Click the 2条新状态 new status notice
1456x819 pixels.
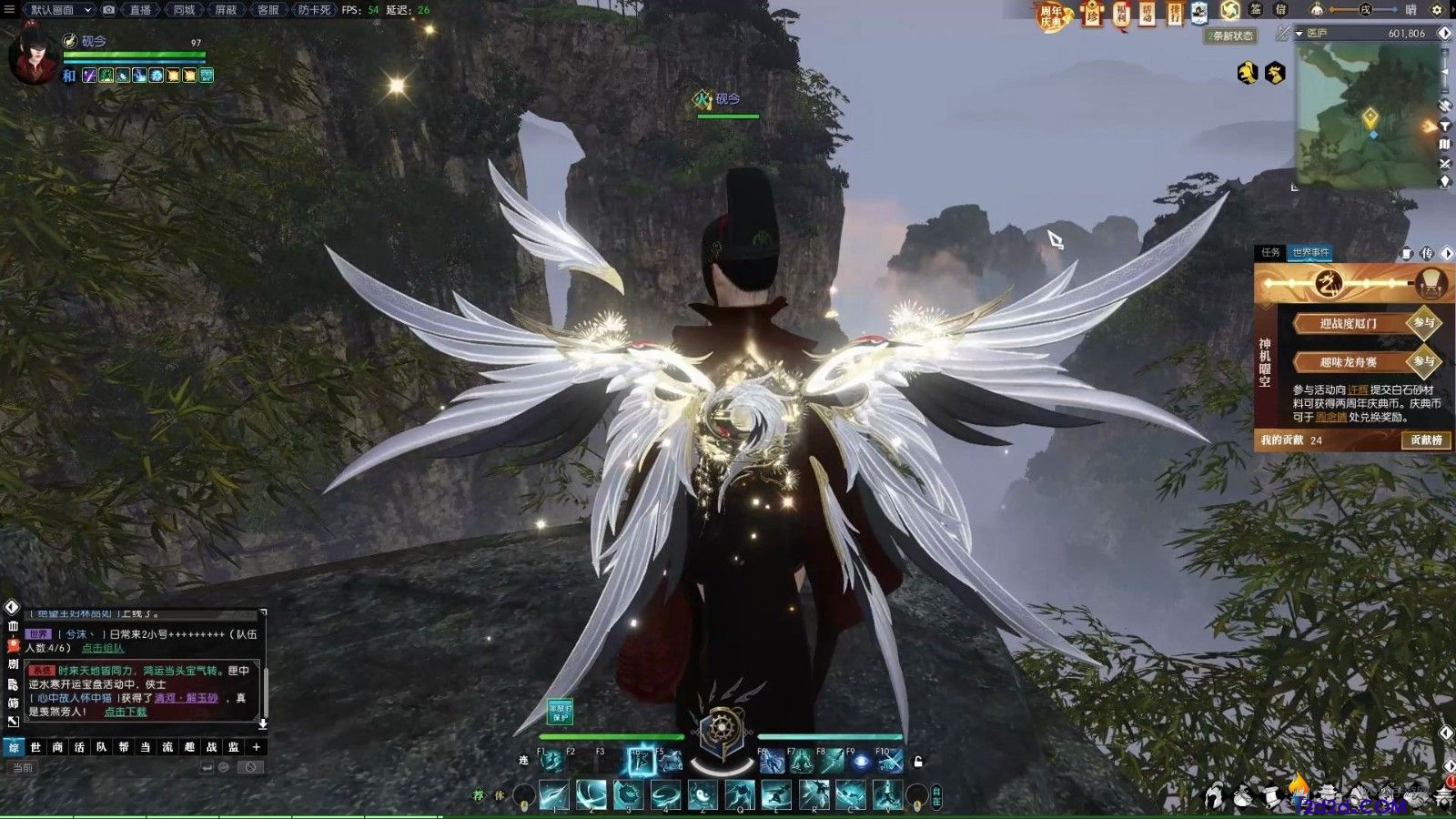click(x=1232, y=35)
